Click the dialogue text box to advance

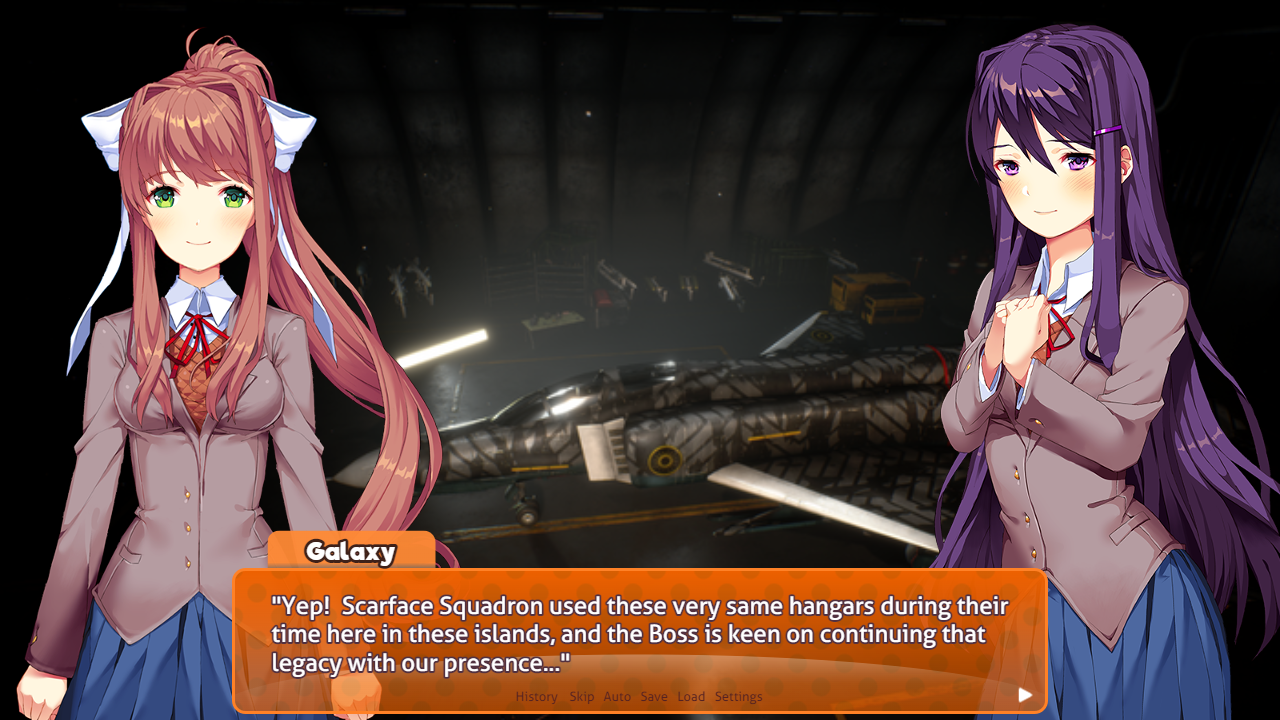coord(640,625)
